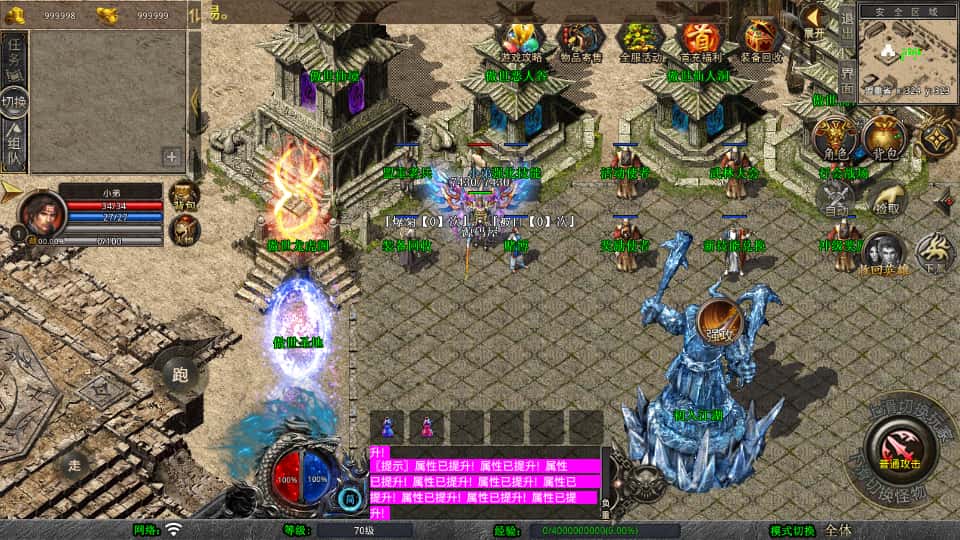
Task: Click the round 切换 switch button
Action: point(14,102)
